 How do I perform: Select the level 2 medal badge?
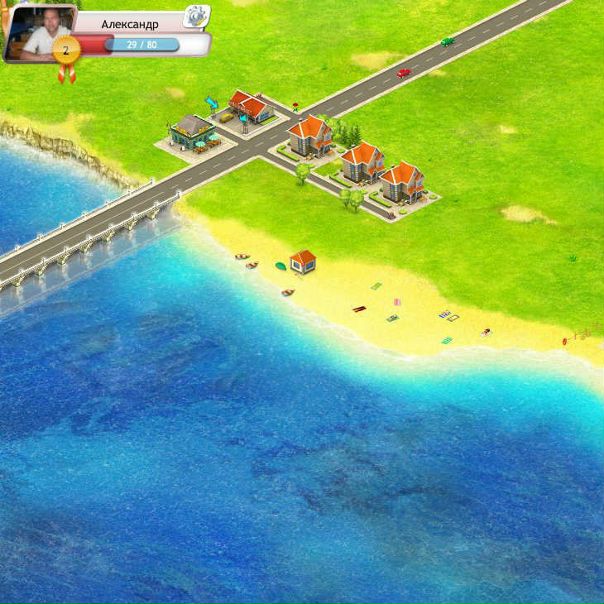tap(66, 50)
